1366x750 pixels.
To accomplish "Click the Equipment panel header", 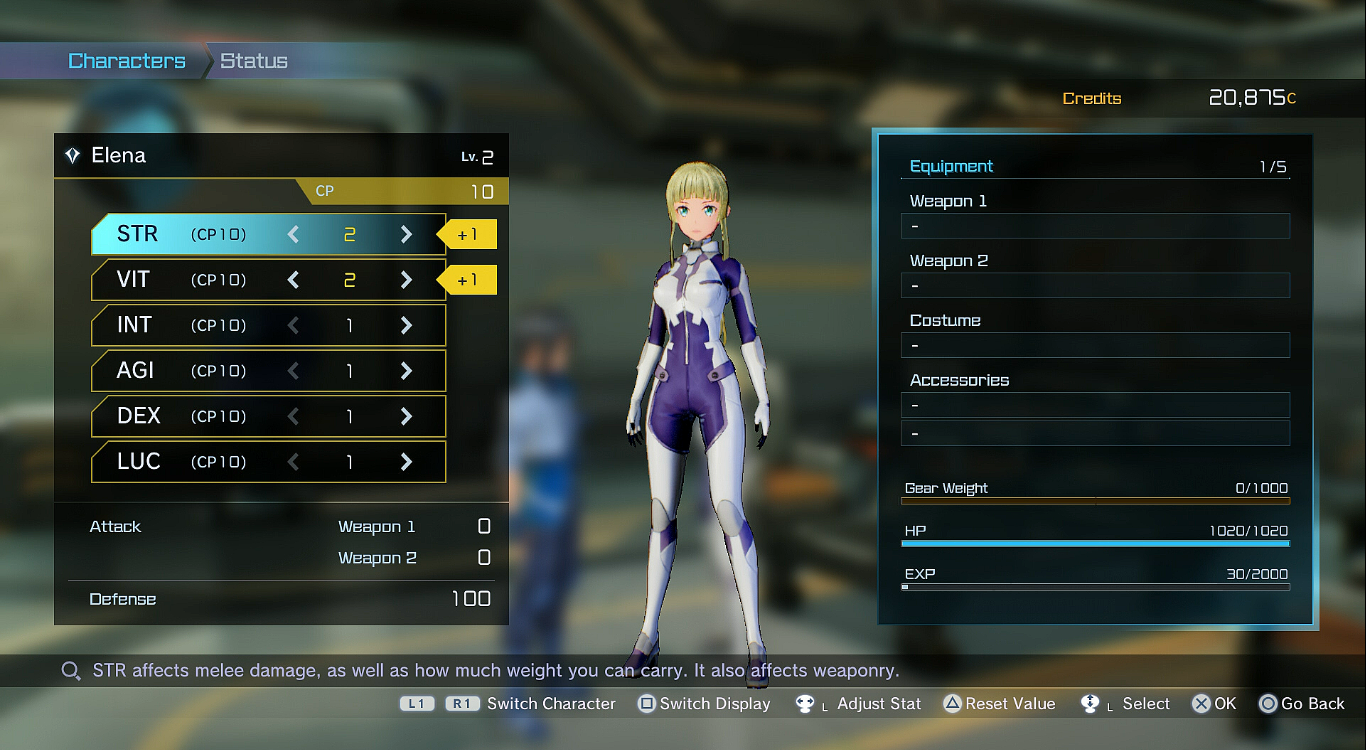I will 952,167.
